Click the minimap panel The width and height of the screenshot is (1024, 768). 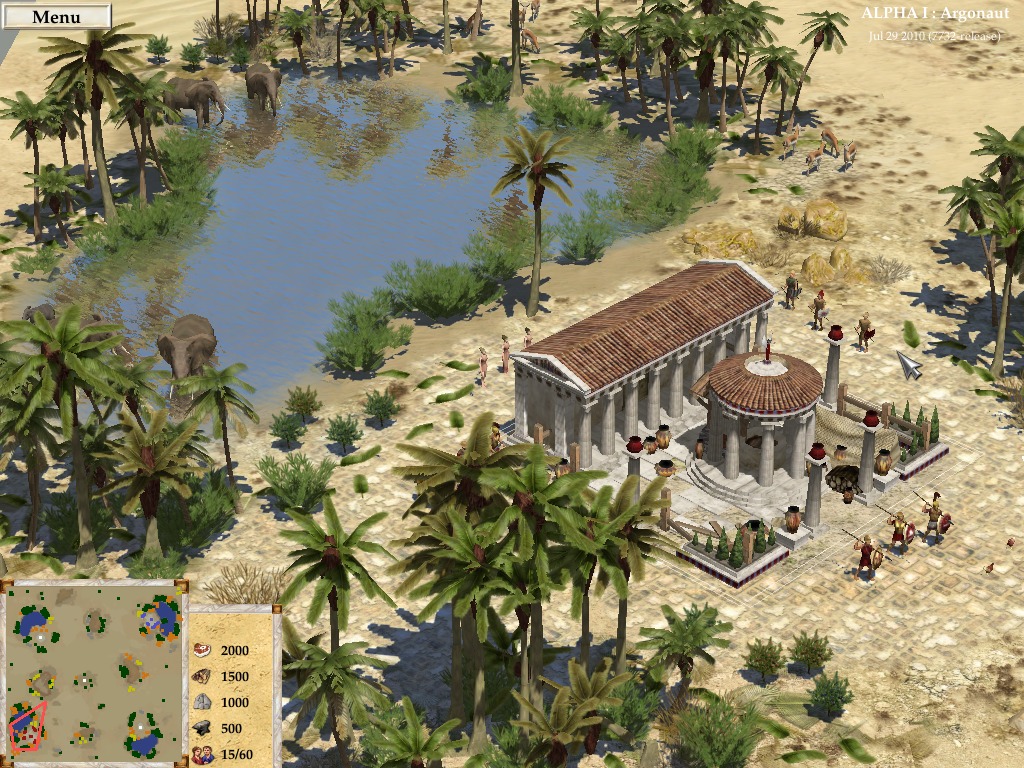tap(94, 672)
